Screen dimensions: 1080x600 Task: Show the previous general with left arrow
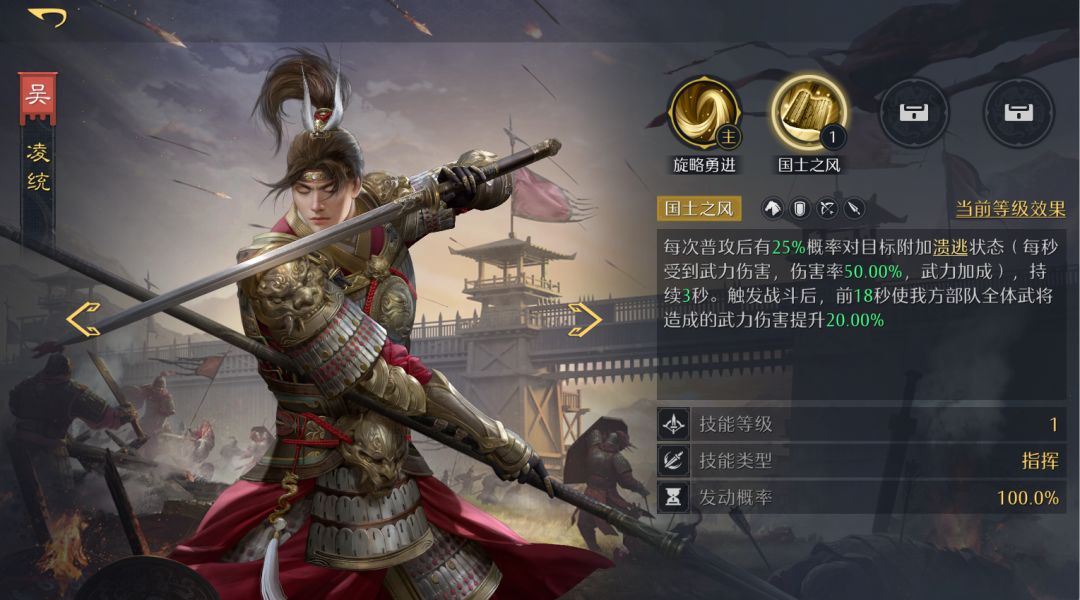[x=84, y=319]
